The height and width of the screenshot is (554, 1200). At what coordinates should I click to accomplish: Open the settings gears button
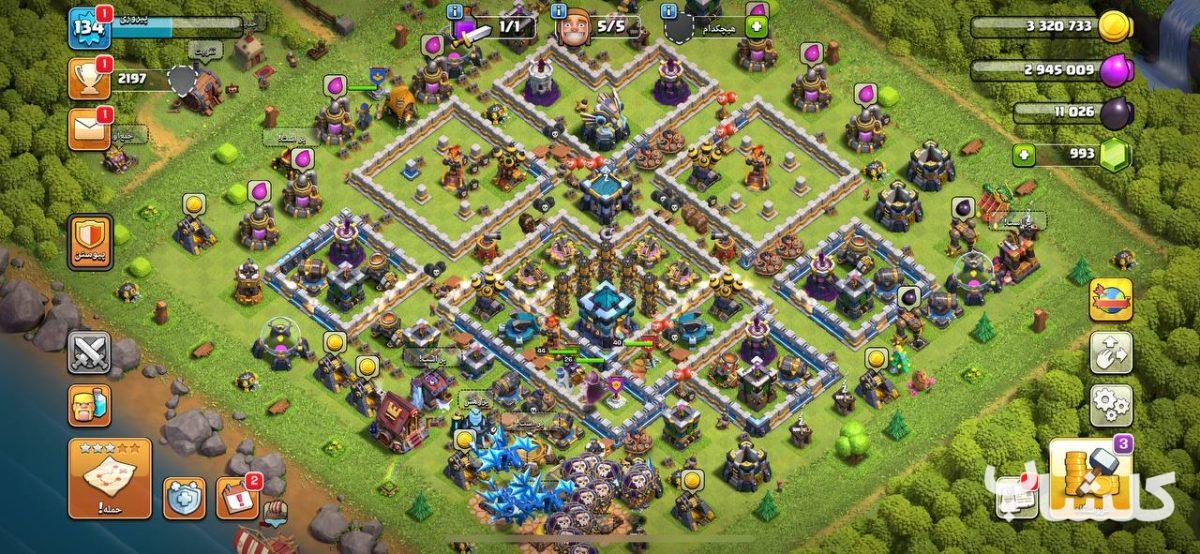[1110, 405]
